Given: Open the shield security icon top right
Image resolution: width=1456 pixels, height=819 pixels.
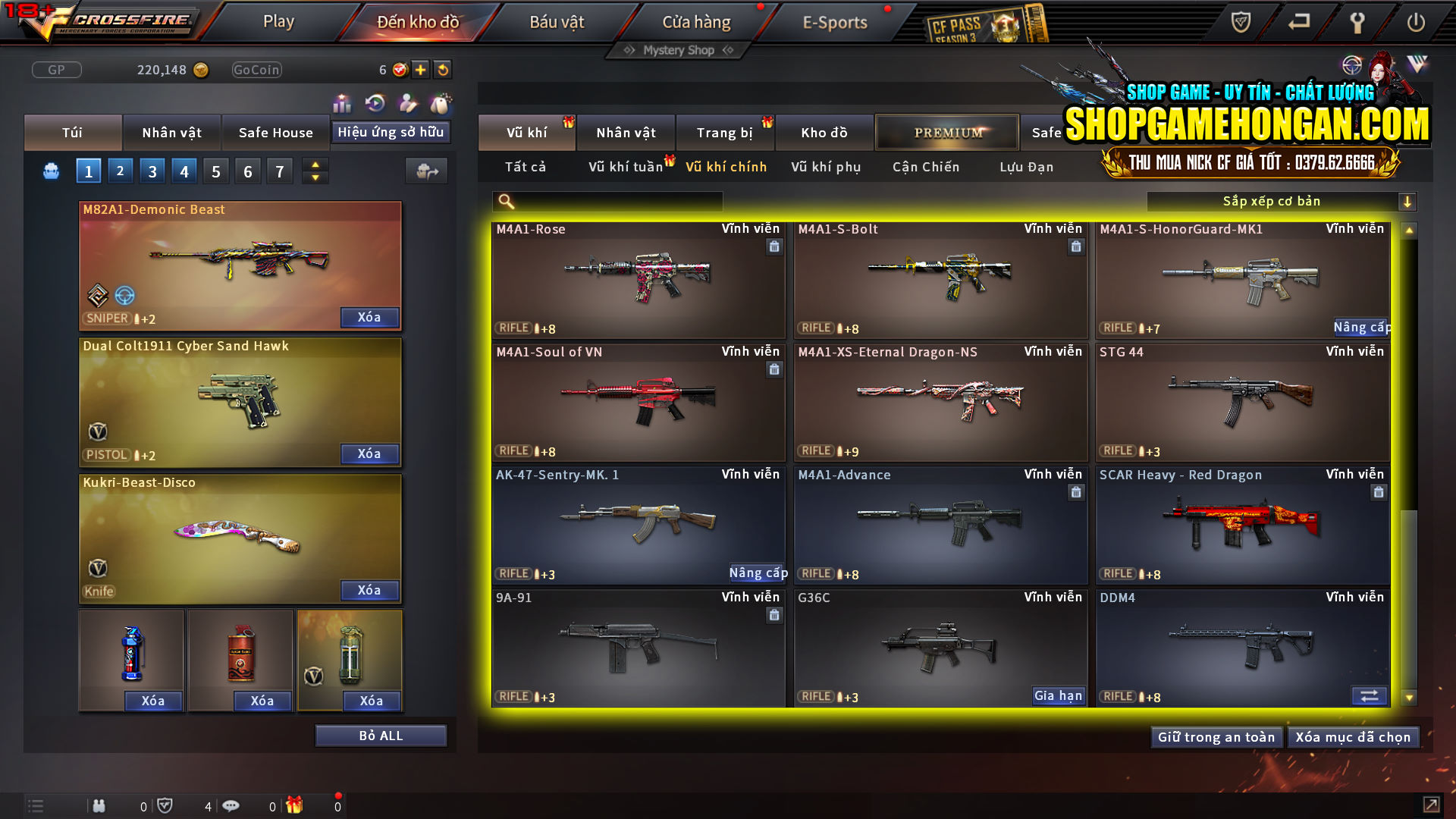Looking at the screenshot, I should [1239, 23].
